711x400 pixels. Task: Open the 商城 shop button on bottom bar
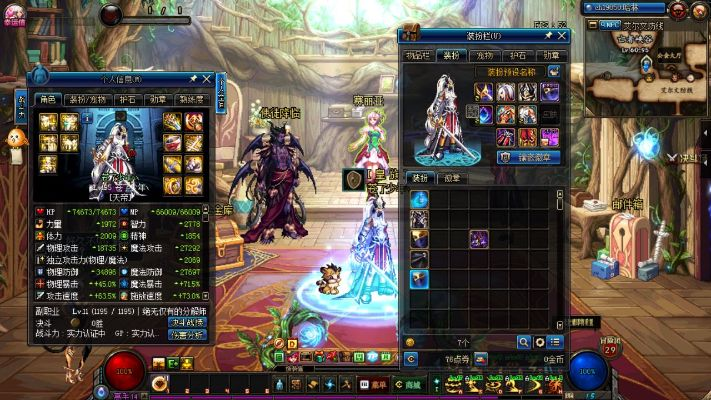(x=408, y=384)
